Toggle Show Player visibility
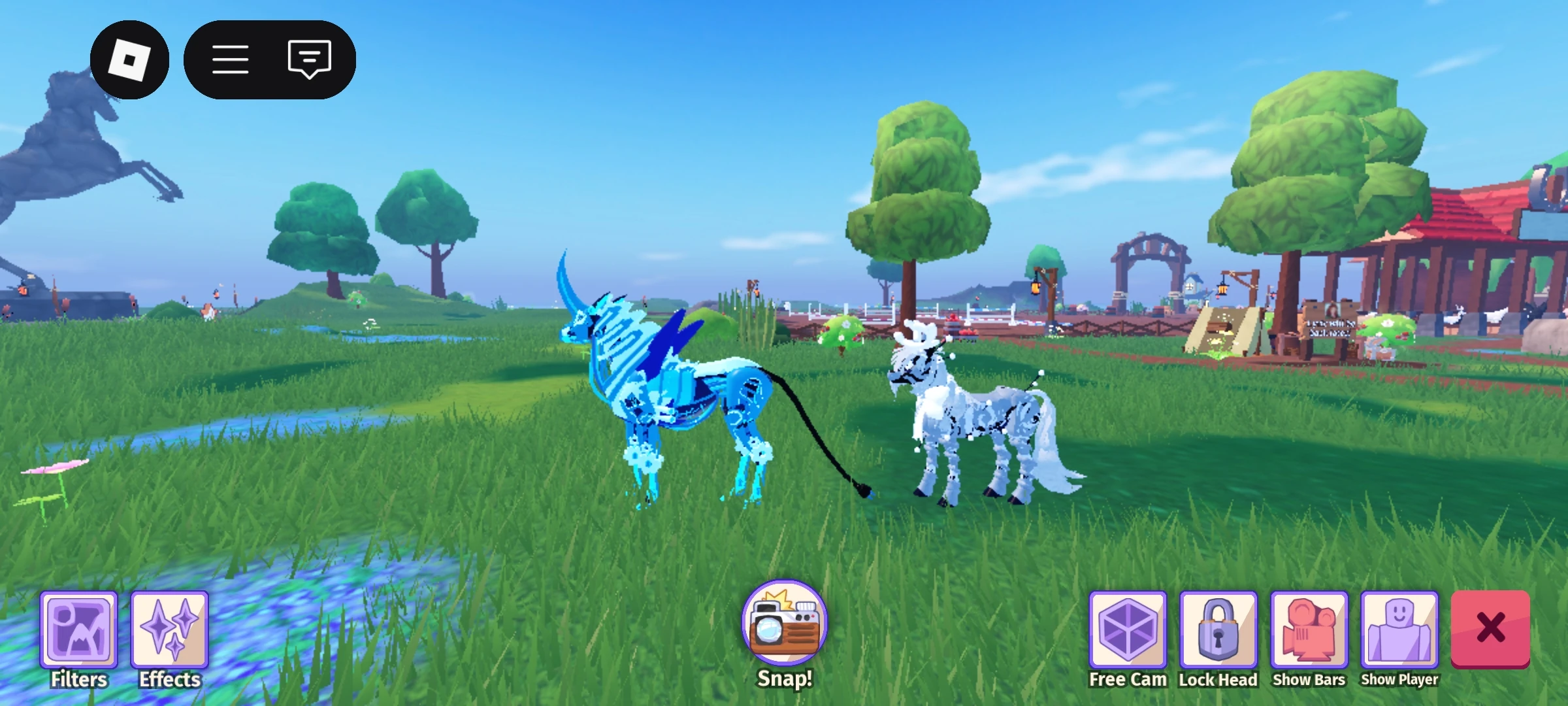 pyautogui.click(x=1399, y=630)
